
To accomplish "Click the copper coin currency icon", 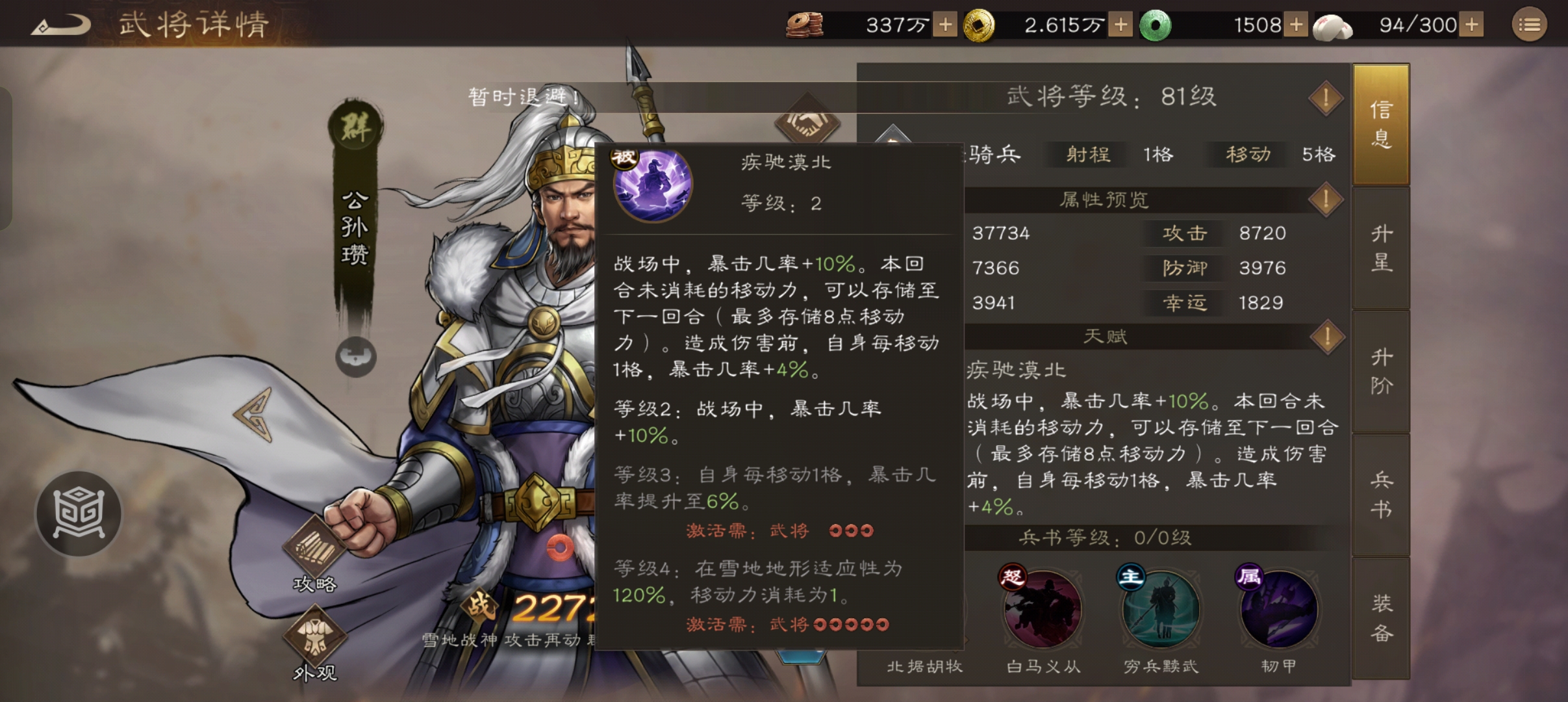I will (x=805, y=25).
